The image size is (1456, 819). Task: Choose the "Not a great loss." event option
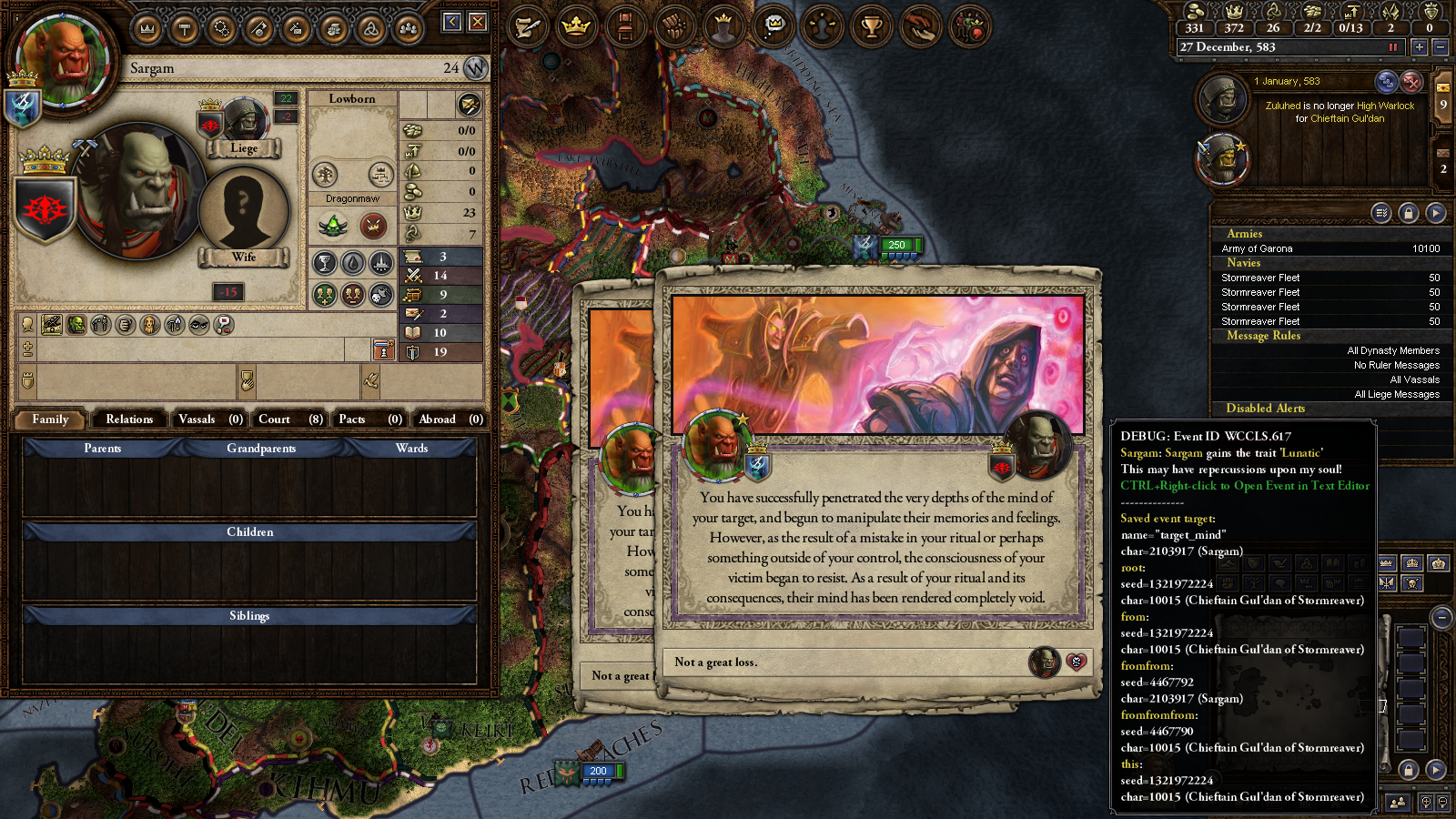click(x=846, y=662)
